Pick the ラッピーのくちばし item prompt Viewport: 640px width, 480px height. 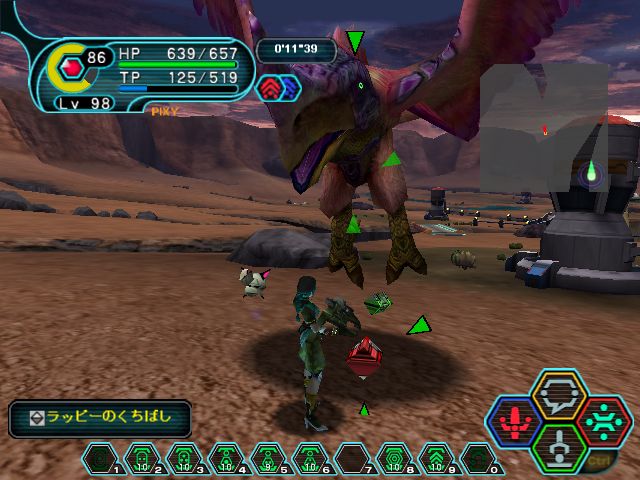tap(100, 419)
